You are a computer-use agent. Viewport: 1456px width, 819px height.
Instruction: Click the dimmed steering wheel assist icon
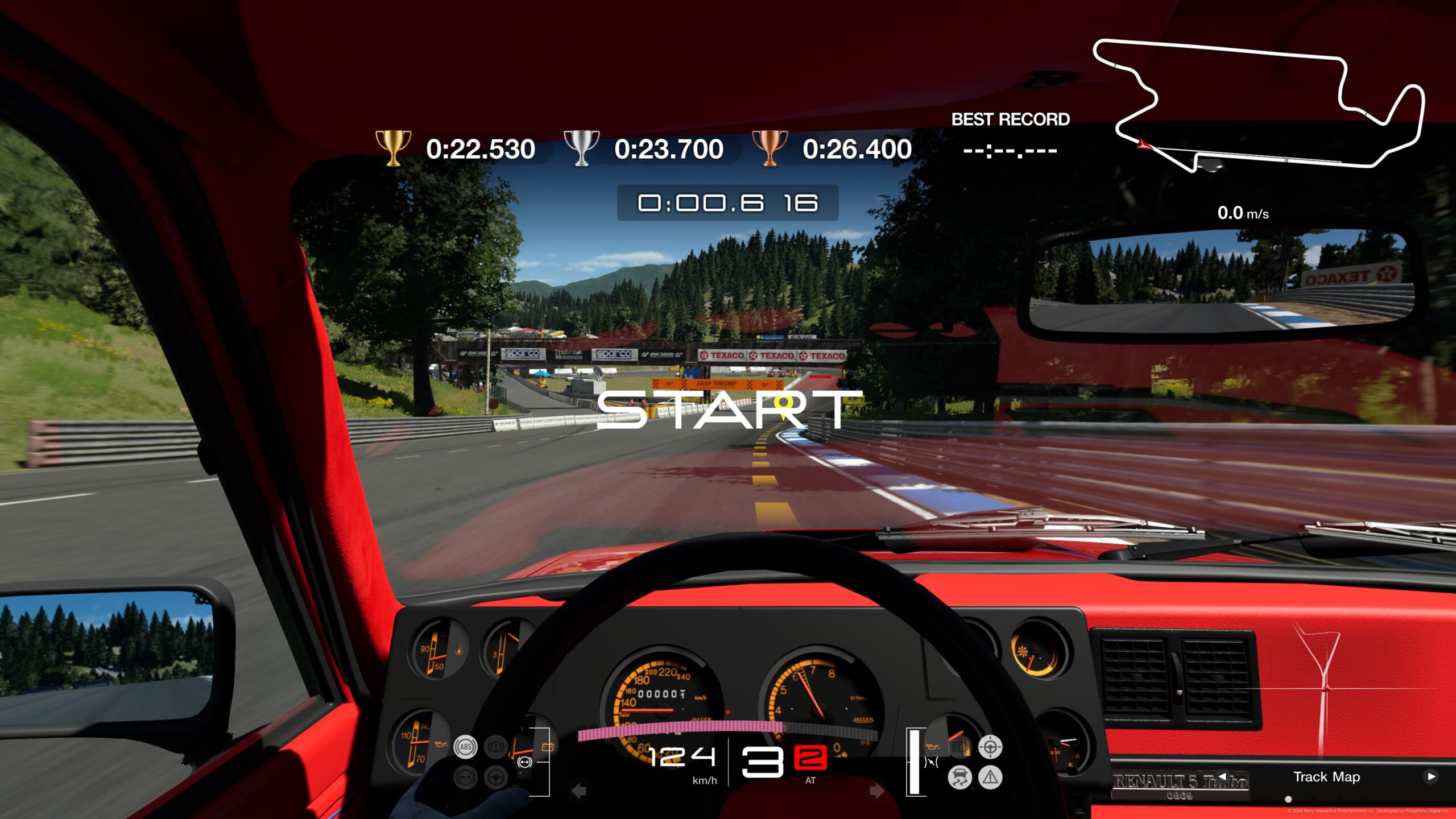tap(496, 777)
